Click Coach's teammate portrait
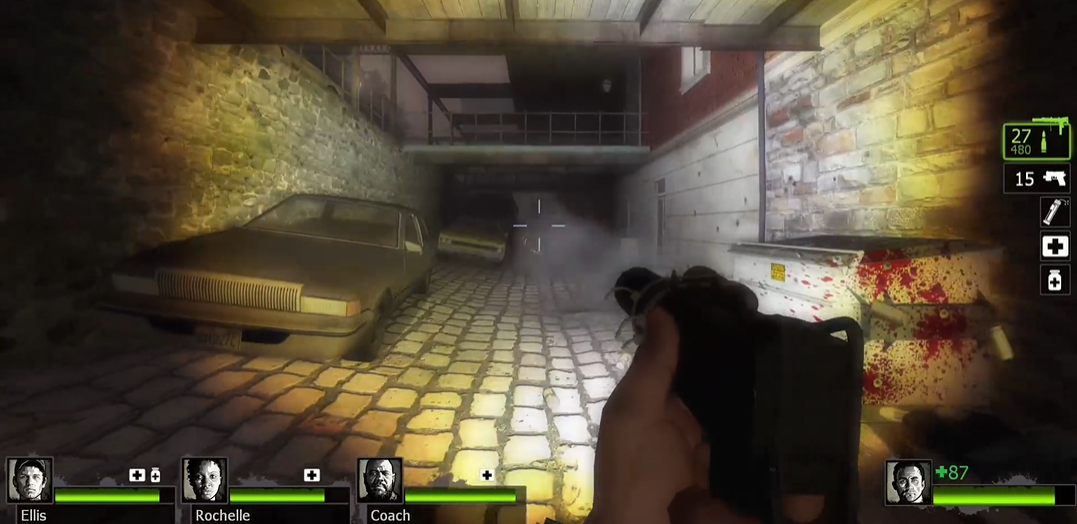The height and width of the screenshot is (524, 1077). [x=380, y=482]
